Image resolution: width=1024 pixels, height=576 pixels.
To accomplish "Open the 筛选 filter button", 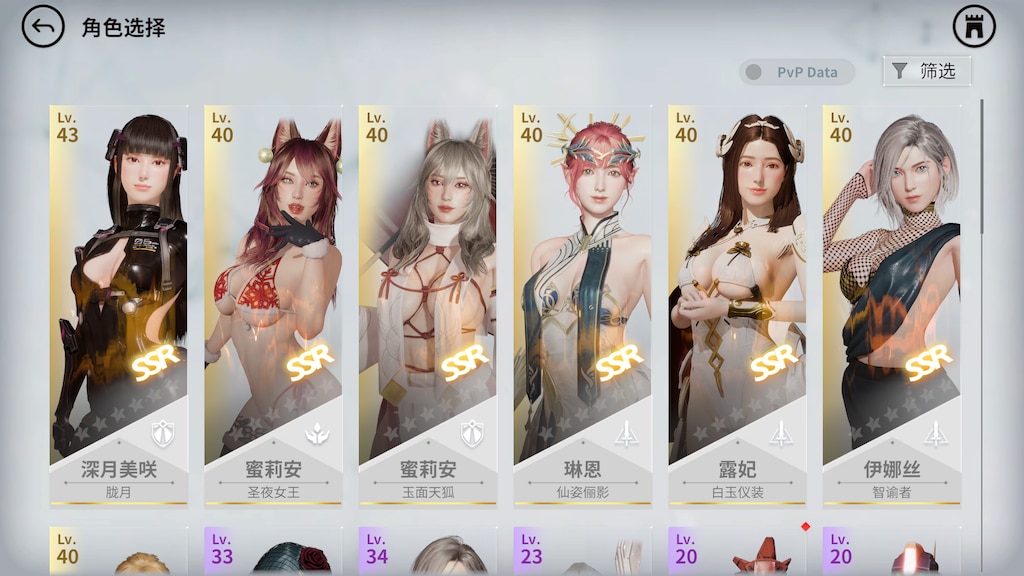I will pos(926,71).
